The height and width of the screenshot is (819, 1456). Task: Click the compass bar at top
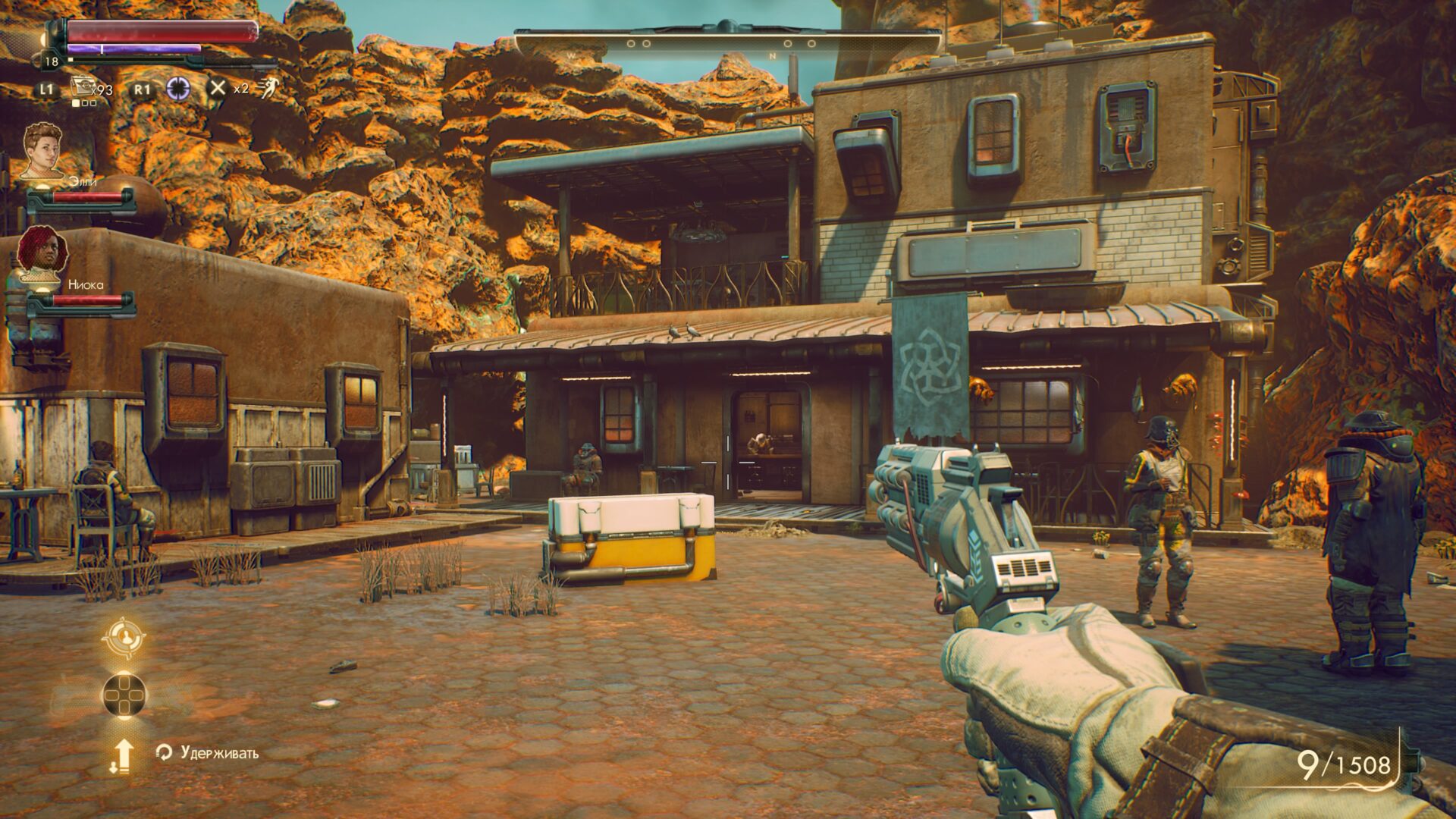[x=726, y=43]
